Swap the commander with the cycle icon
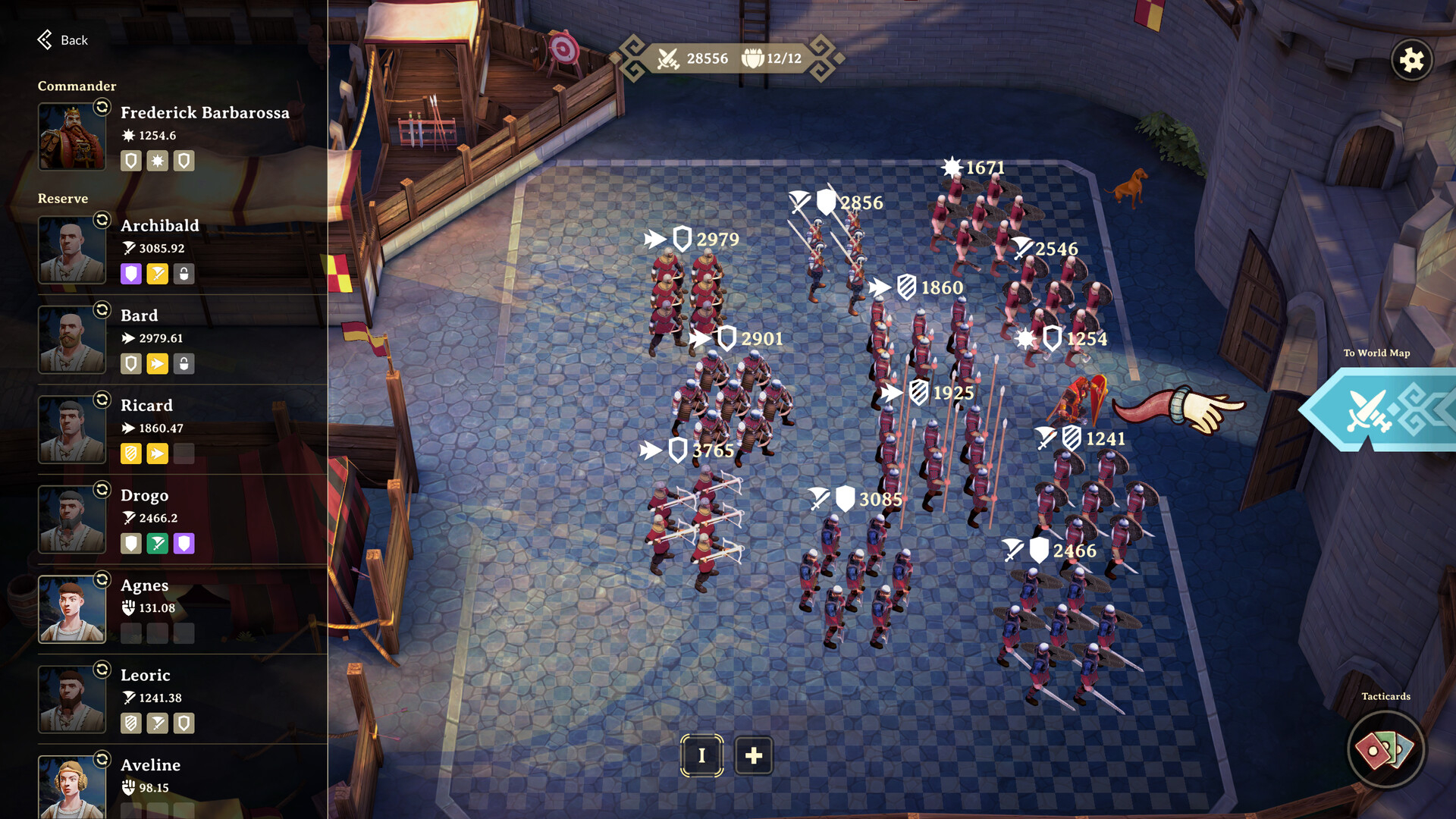The image size is (1456, 819). [x=102, y=108]
